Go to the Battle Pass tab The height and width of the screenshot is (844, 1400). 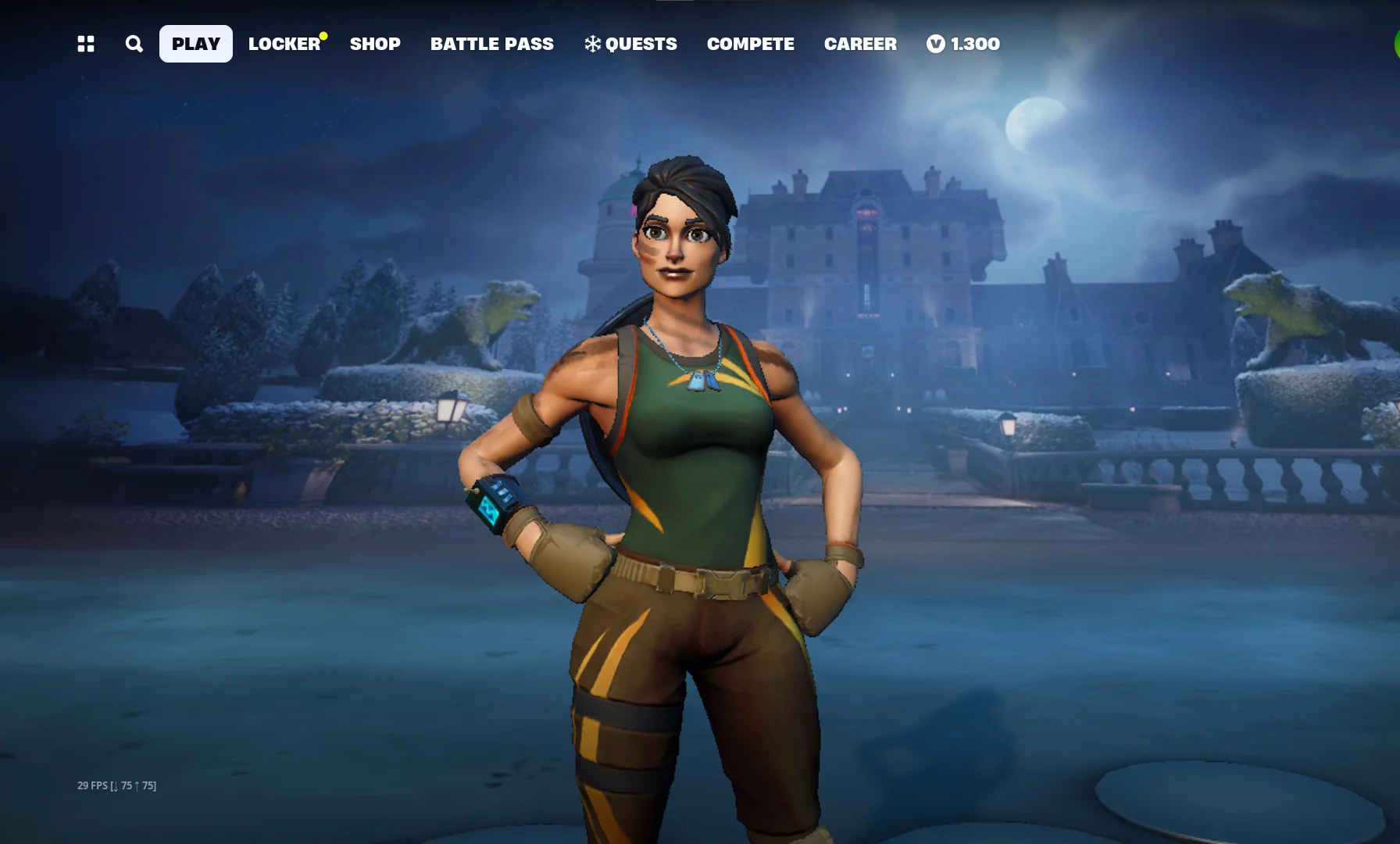point(492,44)
